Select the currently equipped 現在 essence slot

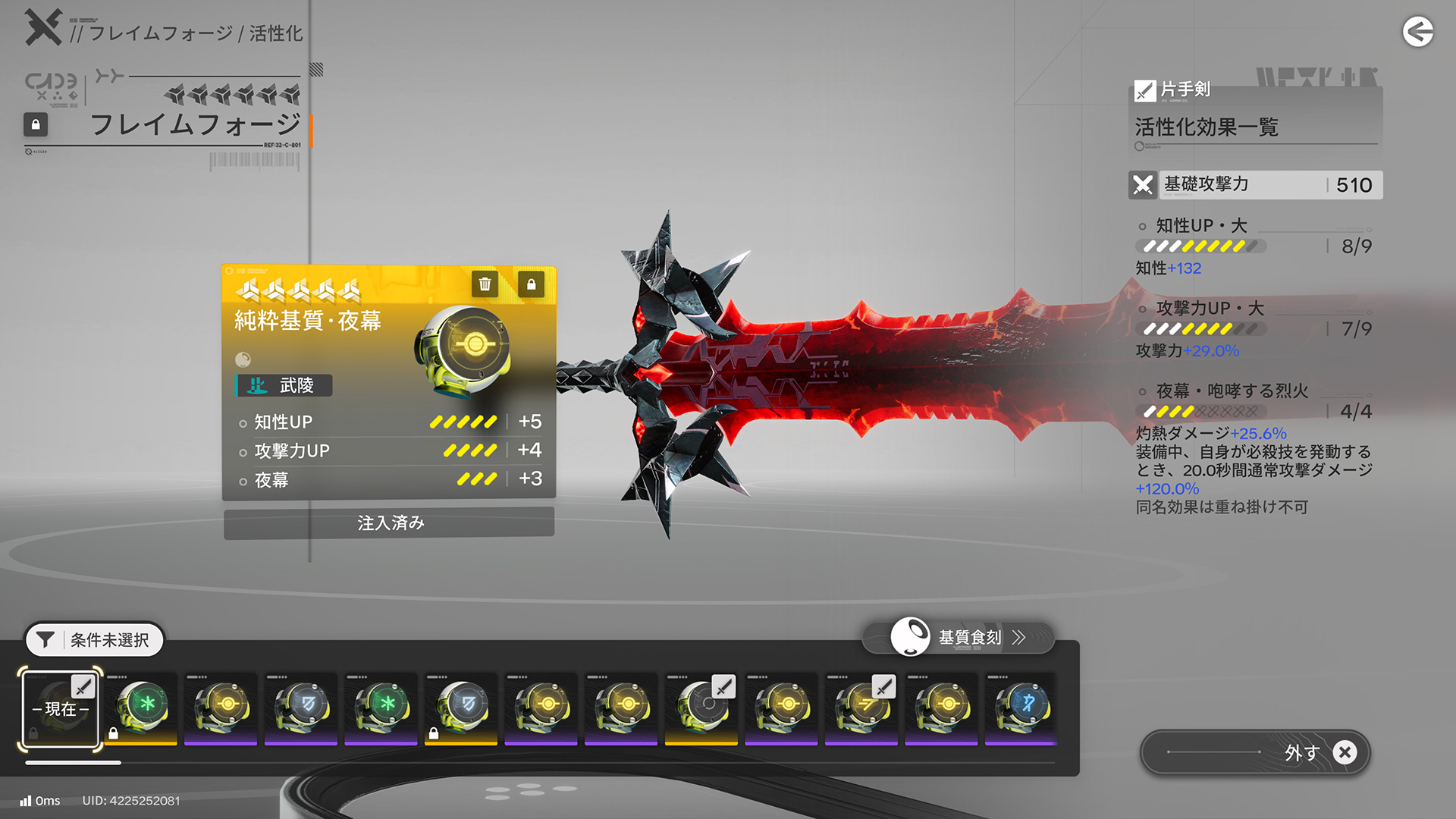pos(61,709)
